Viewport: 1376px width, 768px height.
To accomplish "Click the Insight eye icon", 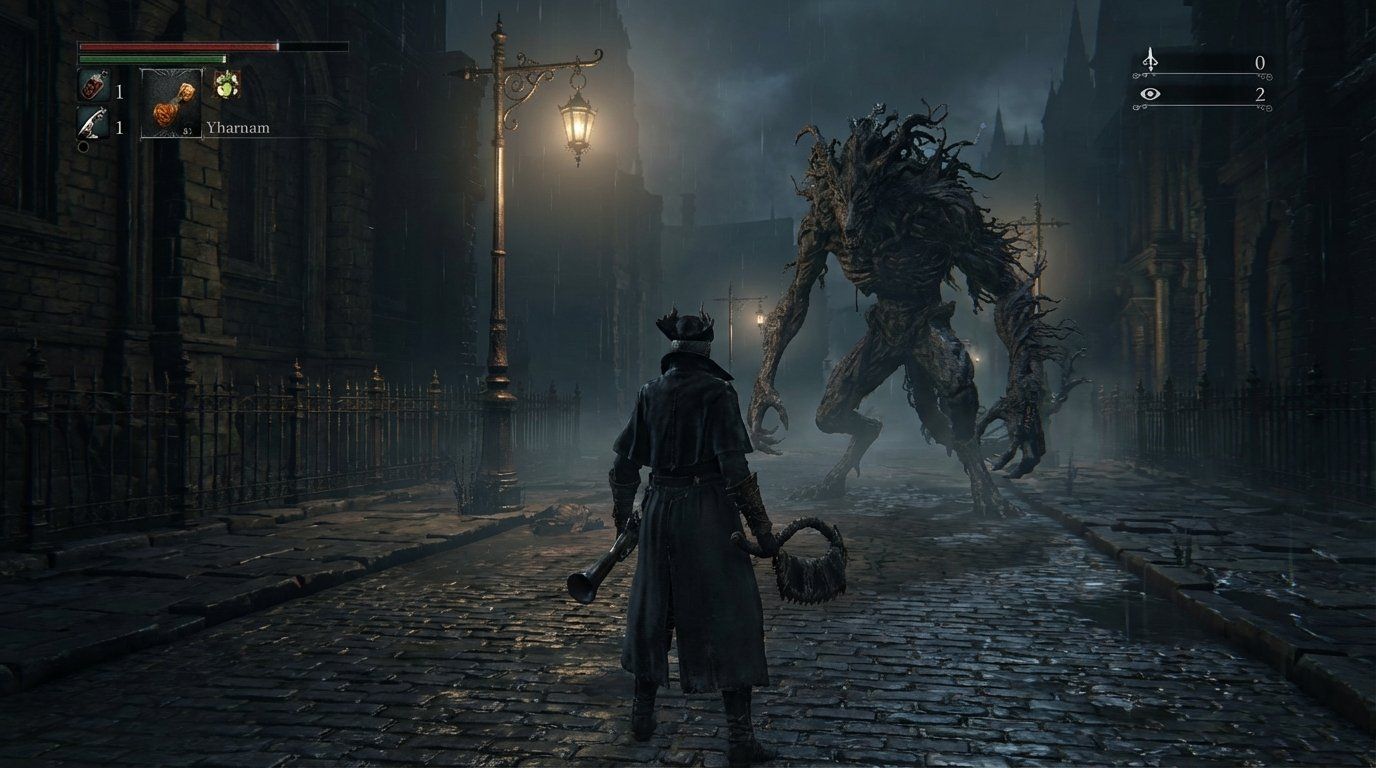I will click(x=1151, y=93).
